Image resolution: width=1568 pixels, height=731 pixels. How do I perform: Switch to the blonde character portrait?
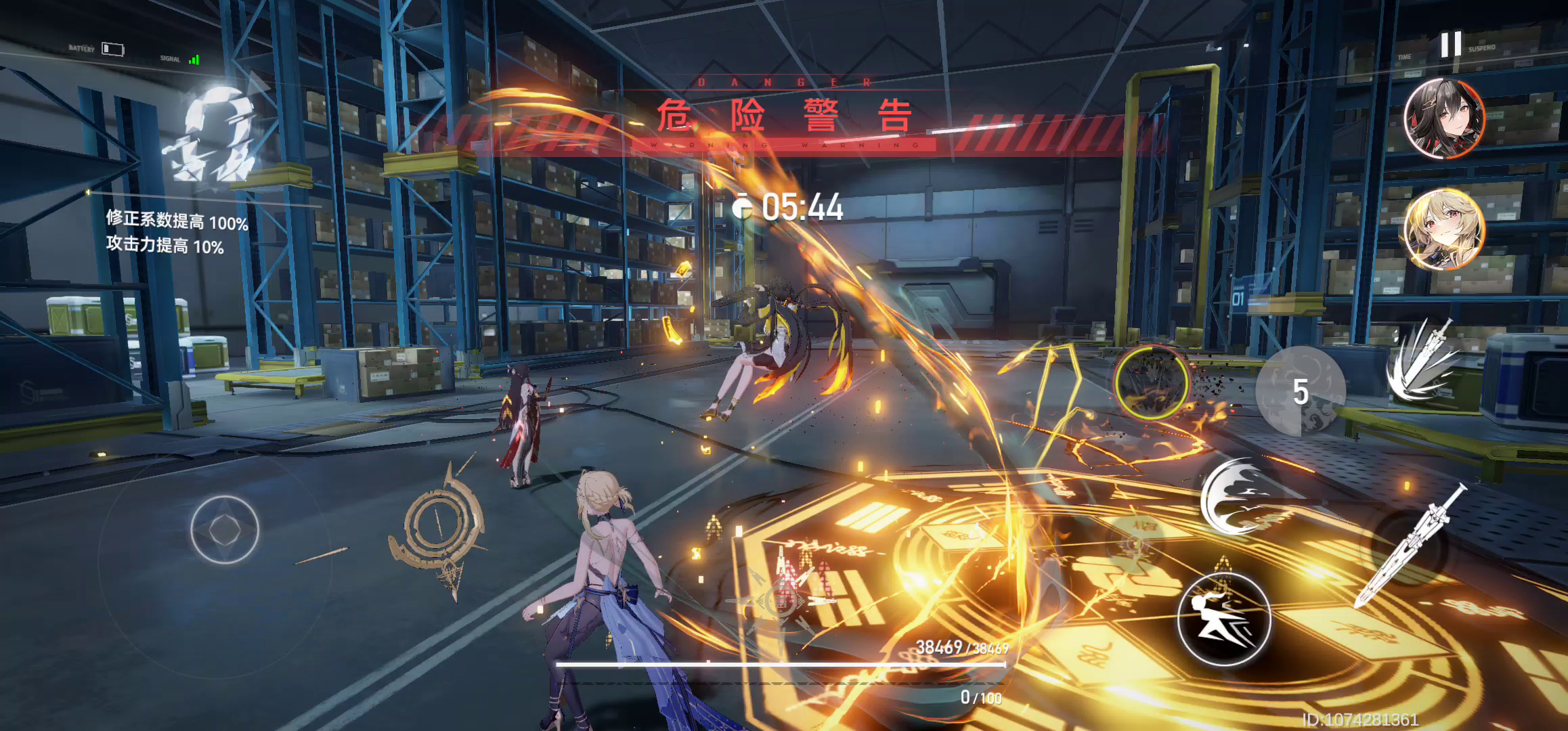tap(1444, 229)
